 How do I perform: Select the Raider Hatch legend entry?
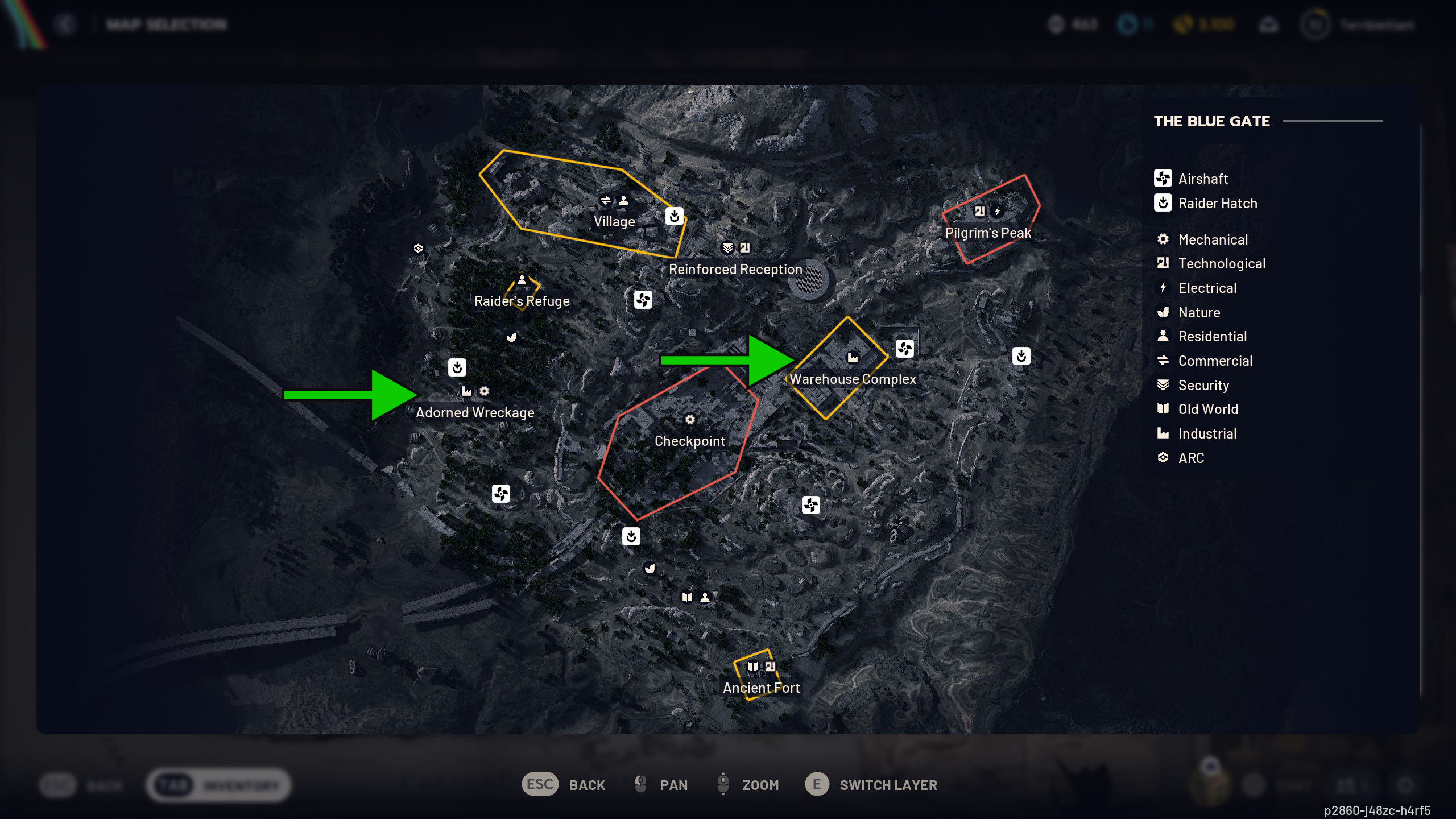pos(1217,203)
